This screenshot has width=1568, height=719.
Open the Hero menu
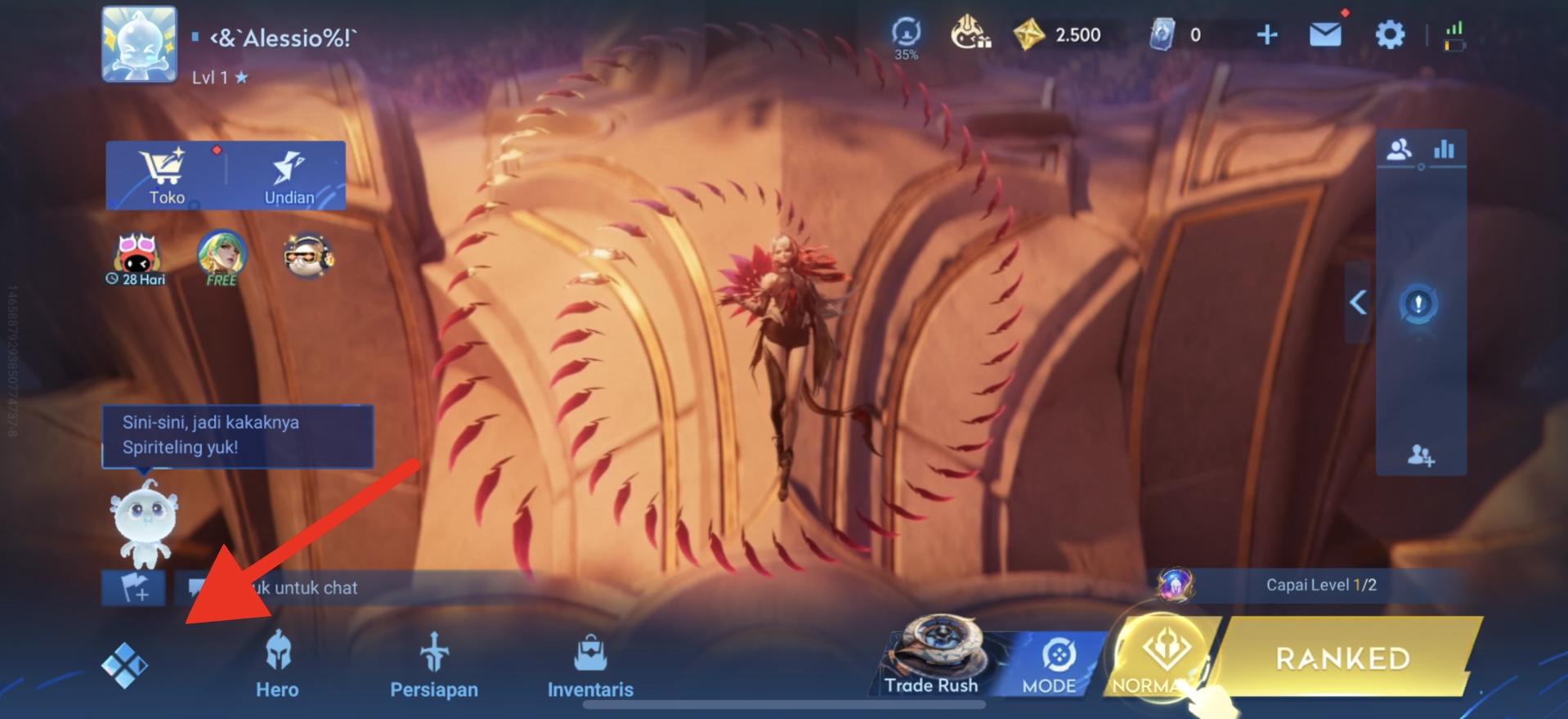(277, 664)
